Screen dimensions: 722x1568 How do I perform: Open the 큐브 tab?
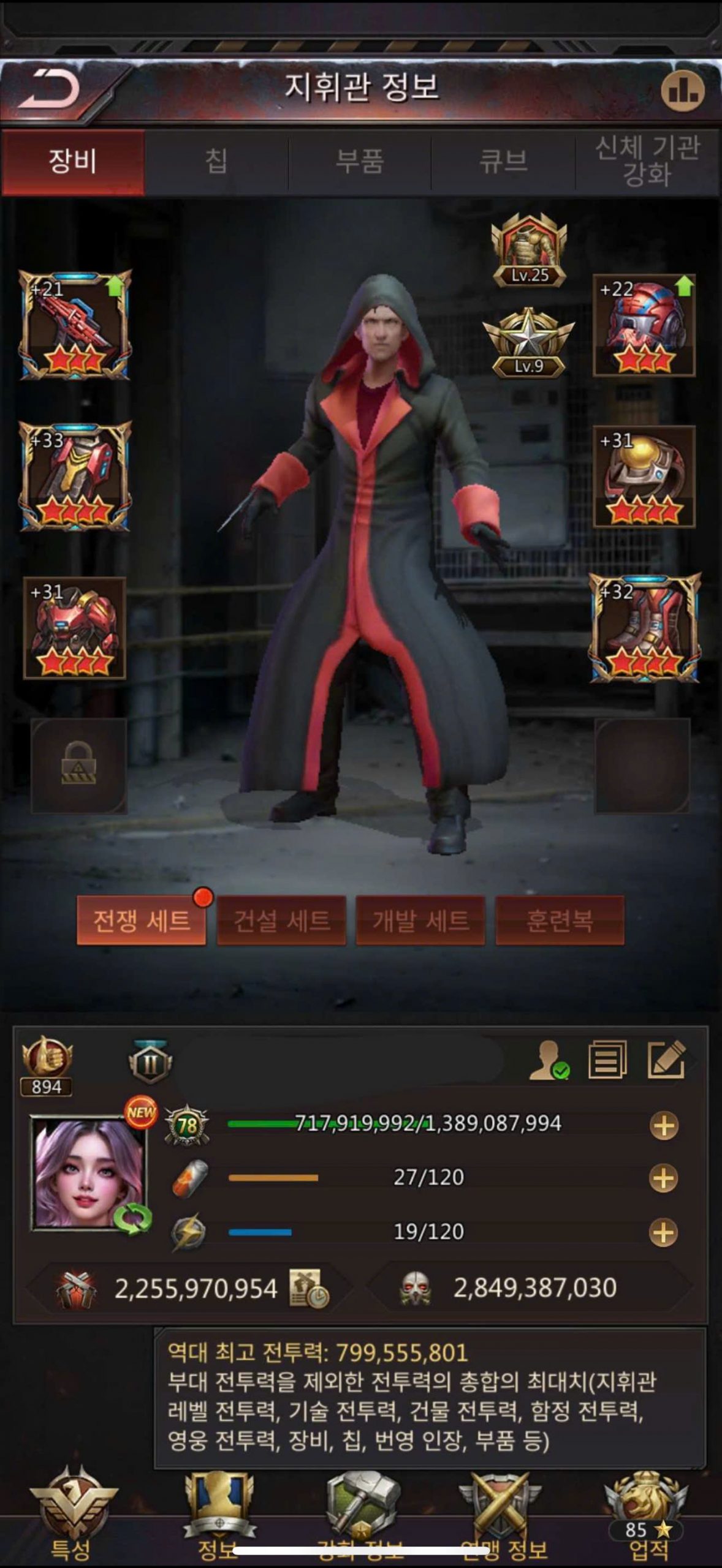click(x=503, y=162)
